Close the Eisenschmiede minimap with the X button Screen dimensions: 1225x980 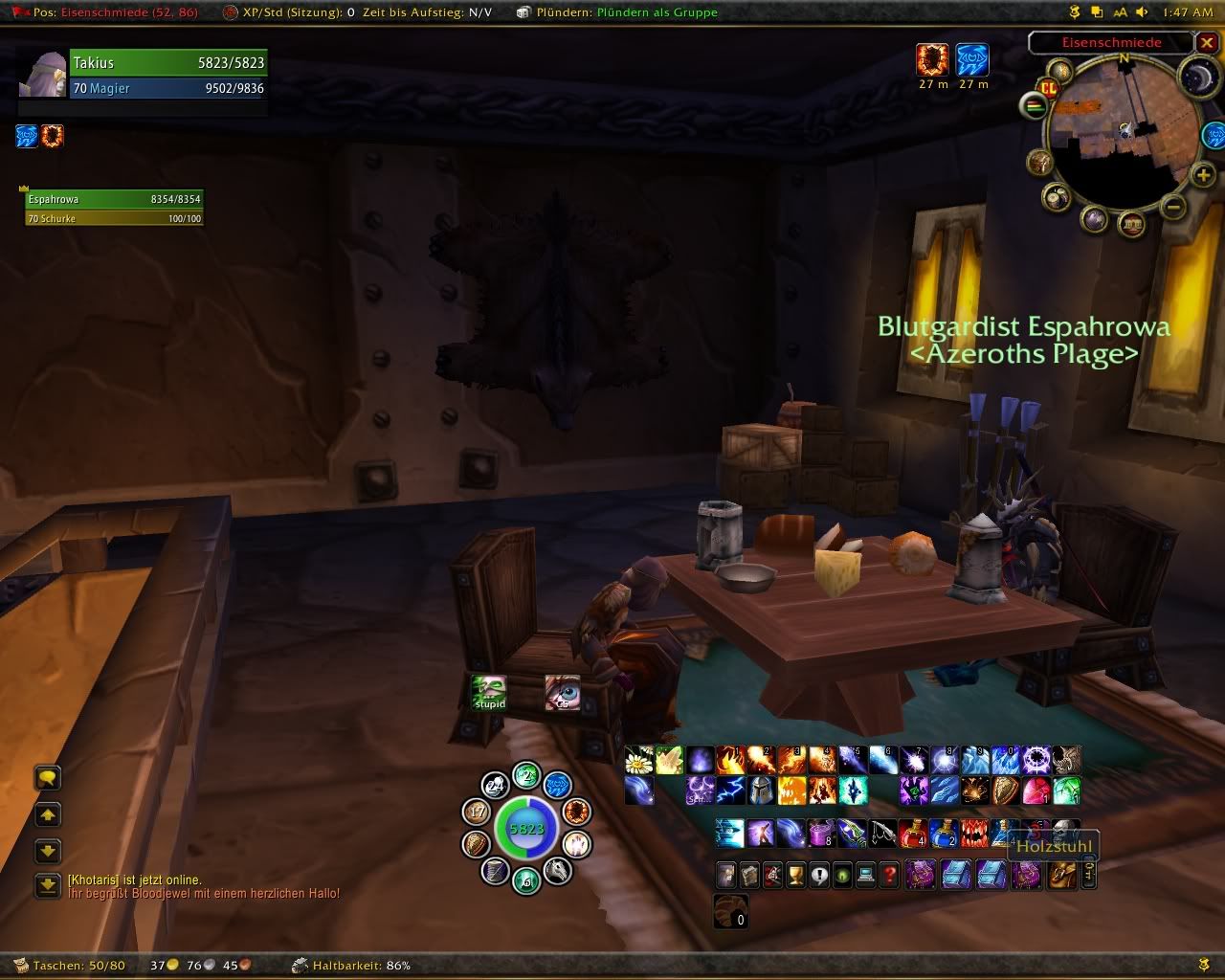coord(1208,43)
